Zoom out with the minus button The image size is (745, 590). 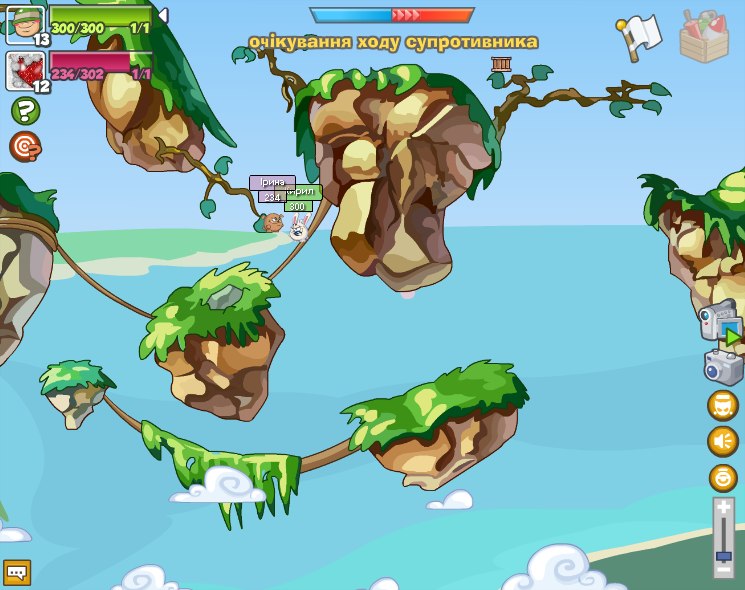point(724,569)
